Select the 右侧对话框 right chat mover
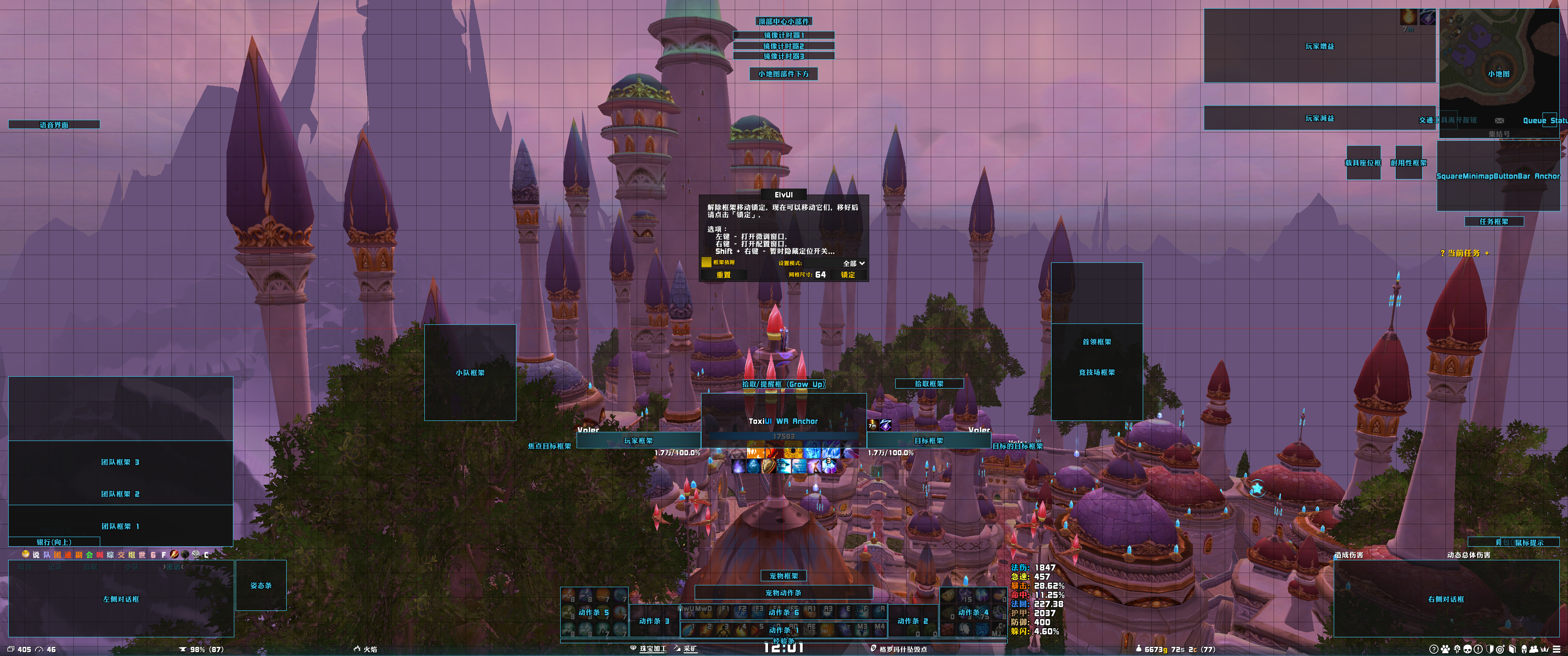 1446,599
